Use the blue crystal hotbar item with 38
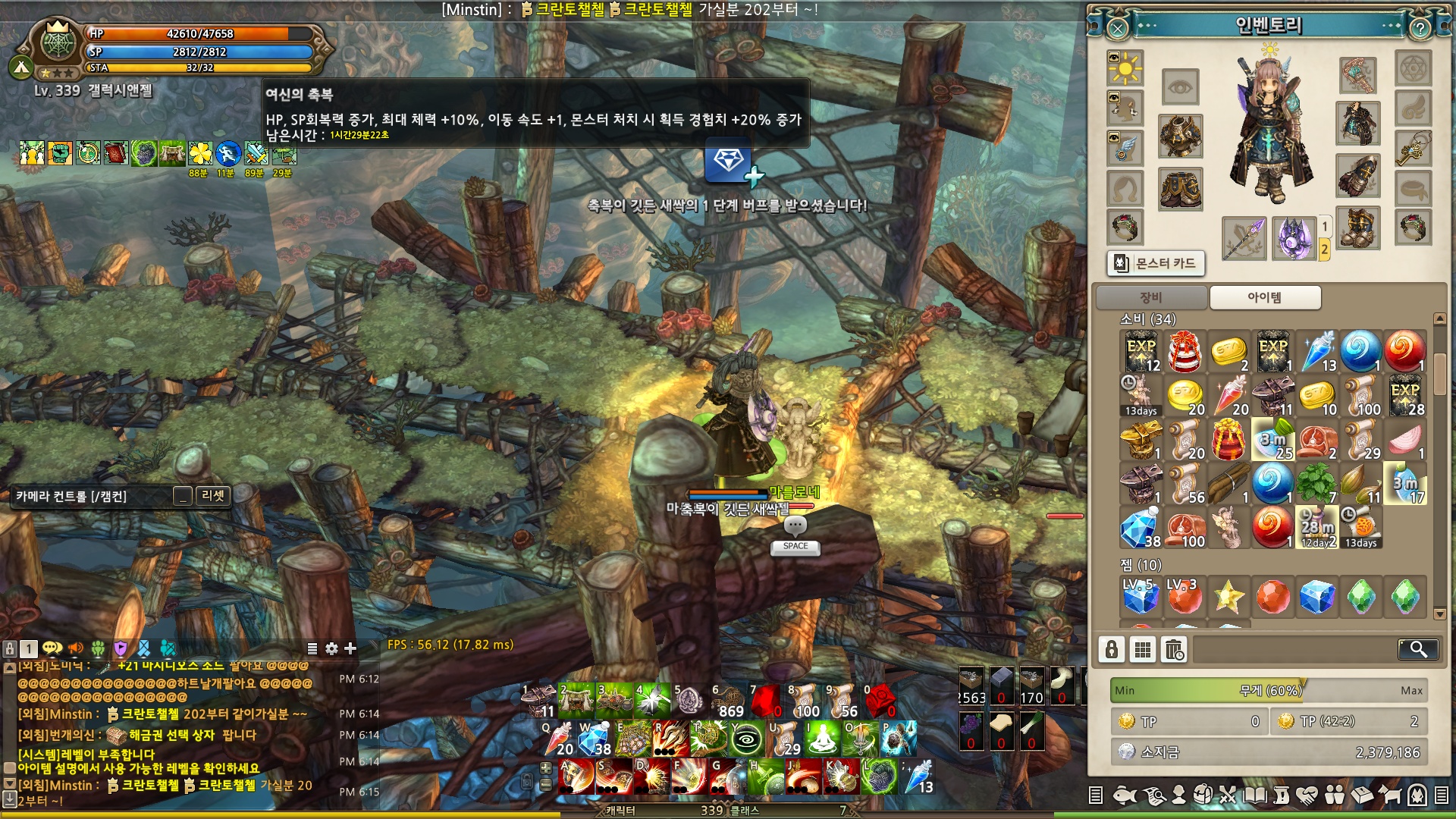1456x819 pixels. click(x=595, y=739)
